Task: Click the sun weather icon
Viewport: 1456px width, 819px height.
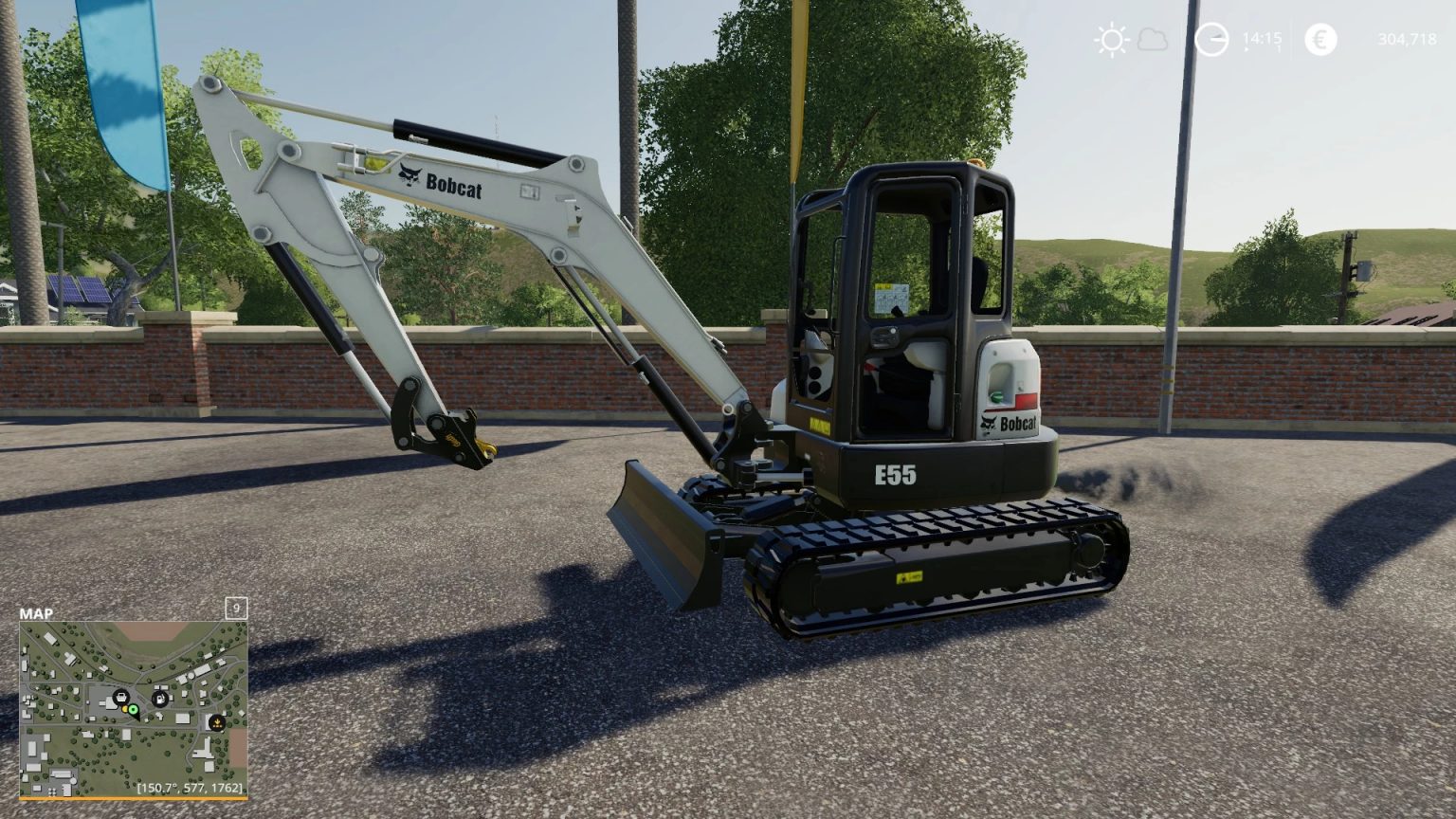Action: click(x=1110, y=39)
